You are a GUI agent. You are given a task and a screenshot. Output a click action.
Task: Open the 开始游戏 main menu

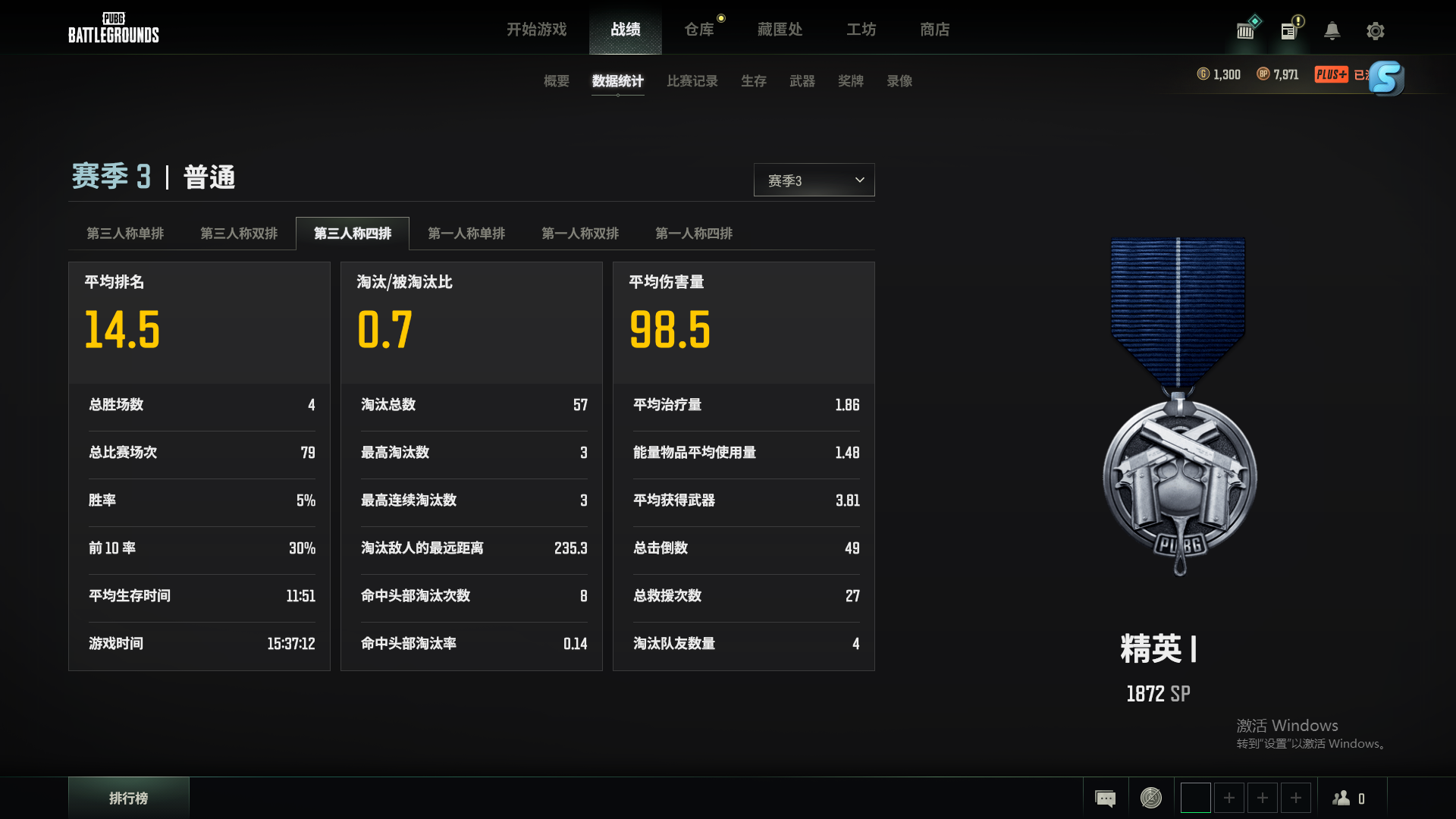click(536, 30)
